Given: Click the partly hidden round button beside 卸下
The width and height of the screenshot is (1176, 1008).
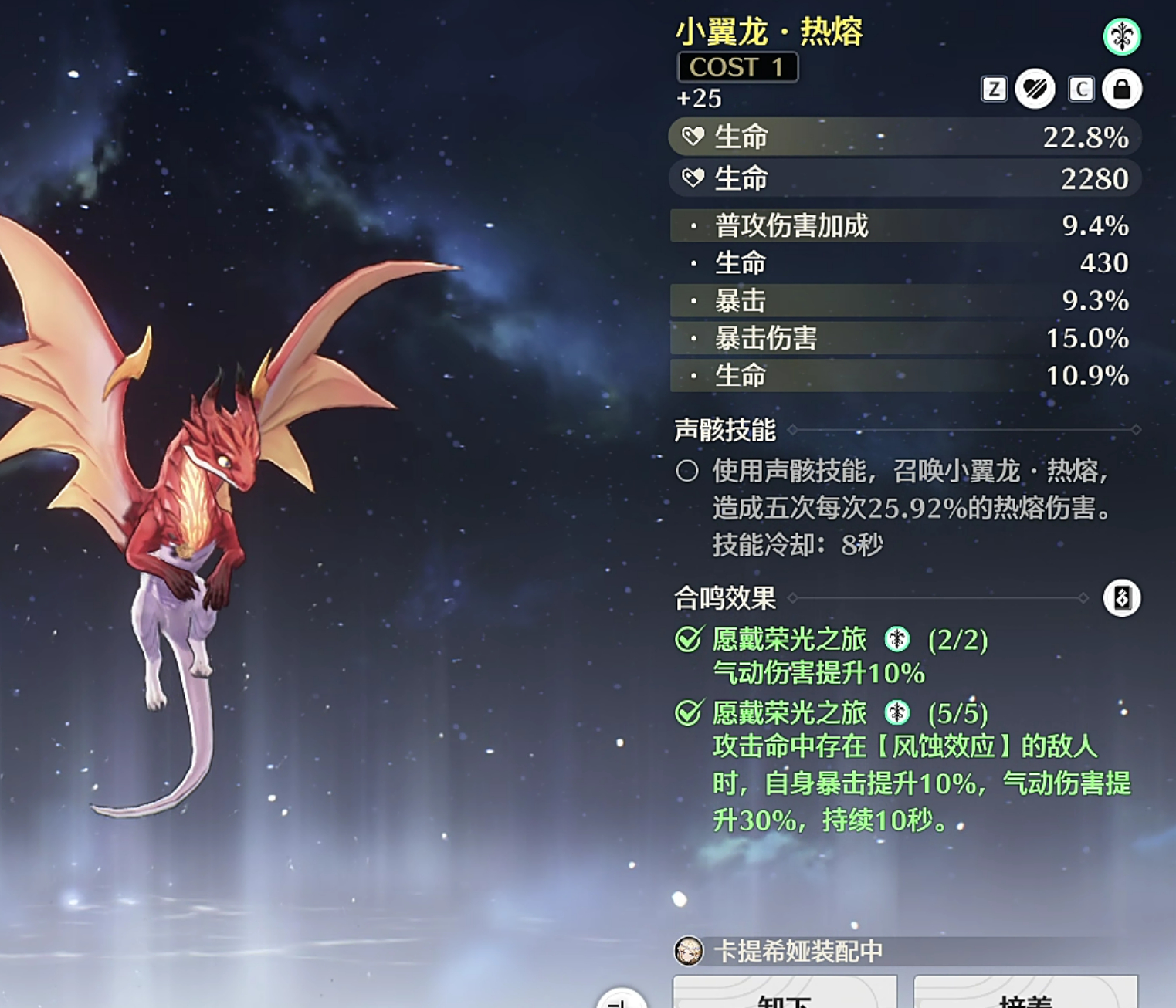Looking at the screenshot, I should [621, 1000].
